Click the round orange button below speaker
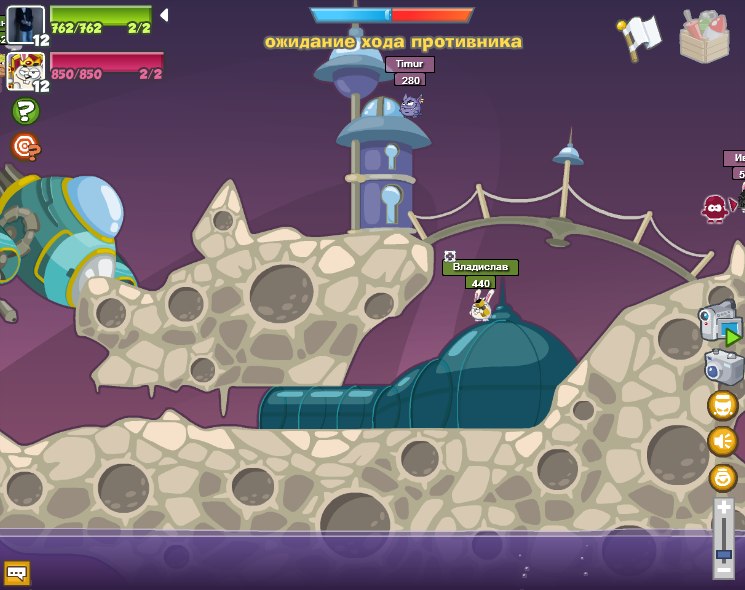Viewport: 745px width, 590px height. point(722,477)
